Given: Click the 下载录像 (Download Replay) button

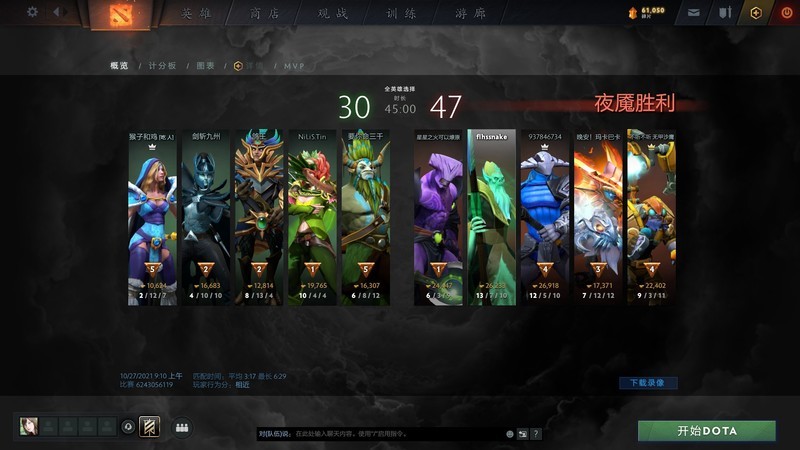Looking at the screenshot, I should click(648, 383).
